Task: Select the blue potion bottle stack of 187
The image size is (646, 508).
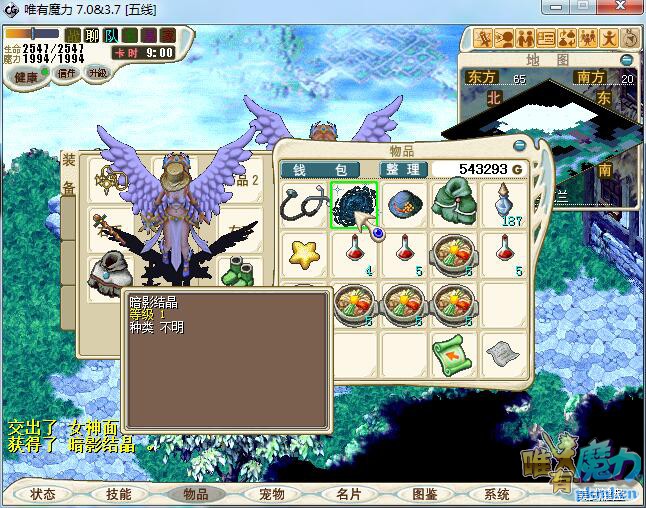Action: [x=506, y=204]
